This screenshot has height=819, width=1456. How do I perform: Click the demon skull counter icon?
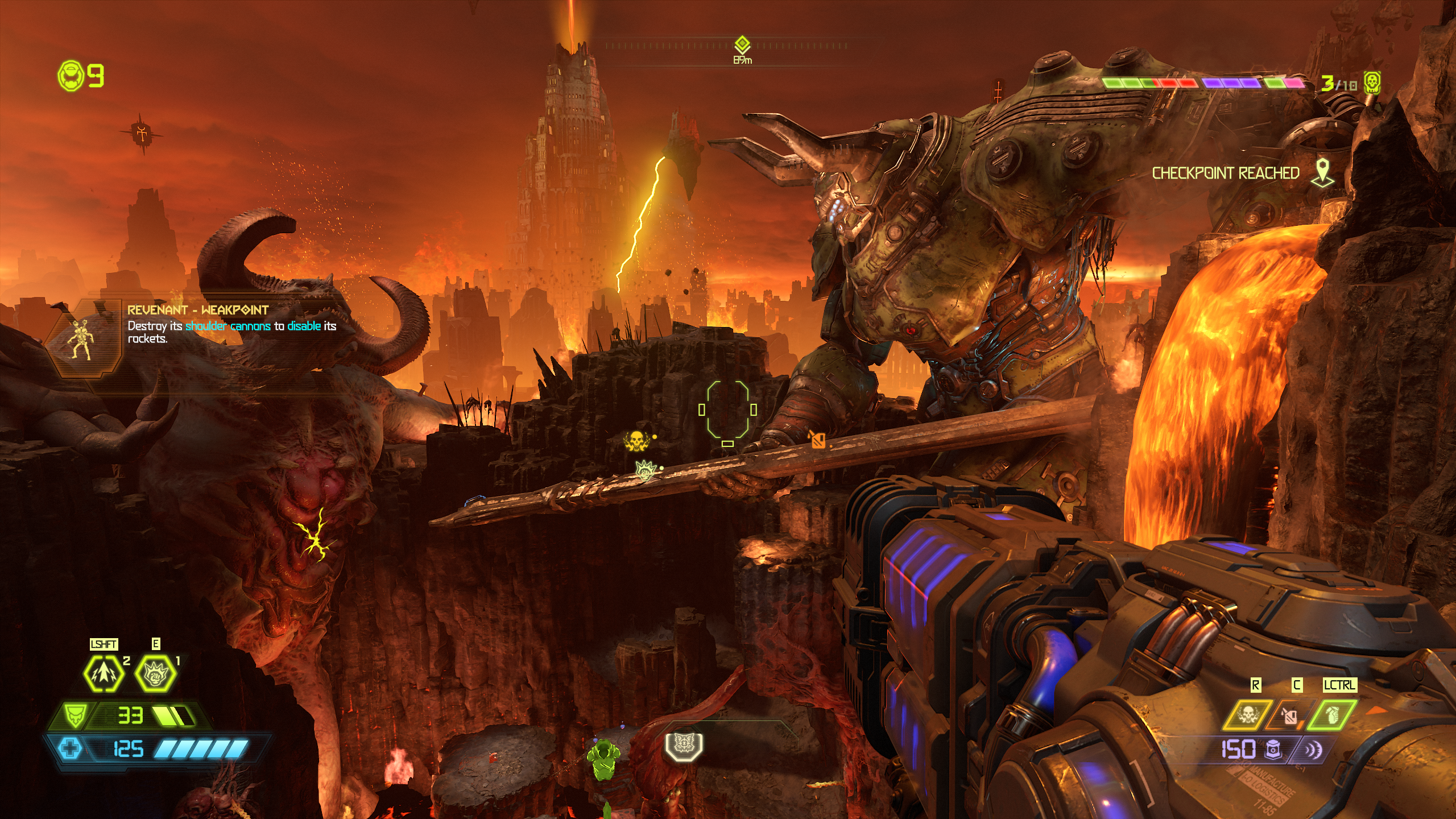click(1372, 83)
